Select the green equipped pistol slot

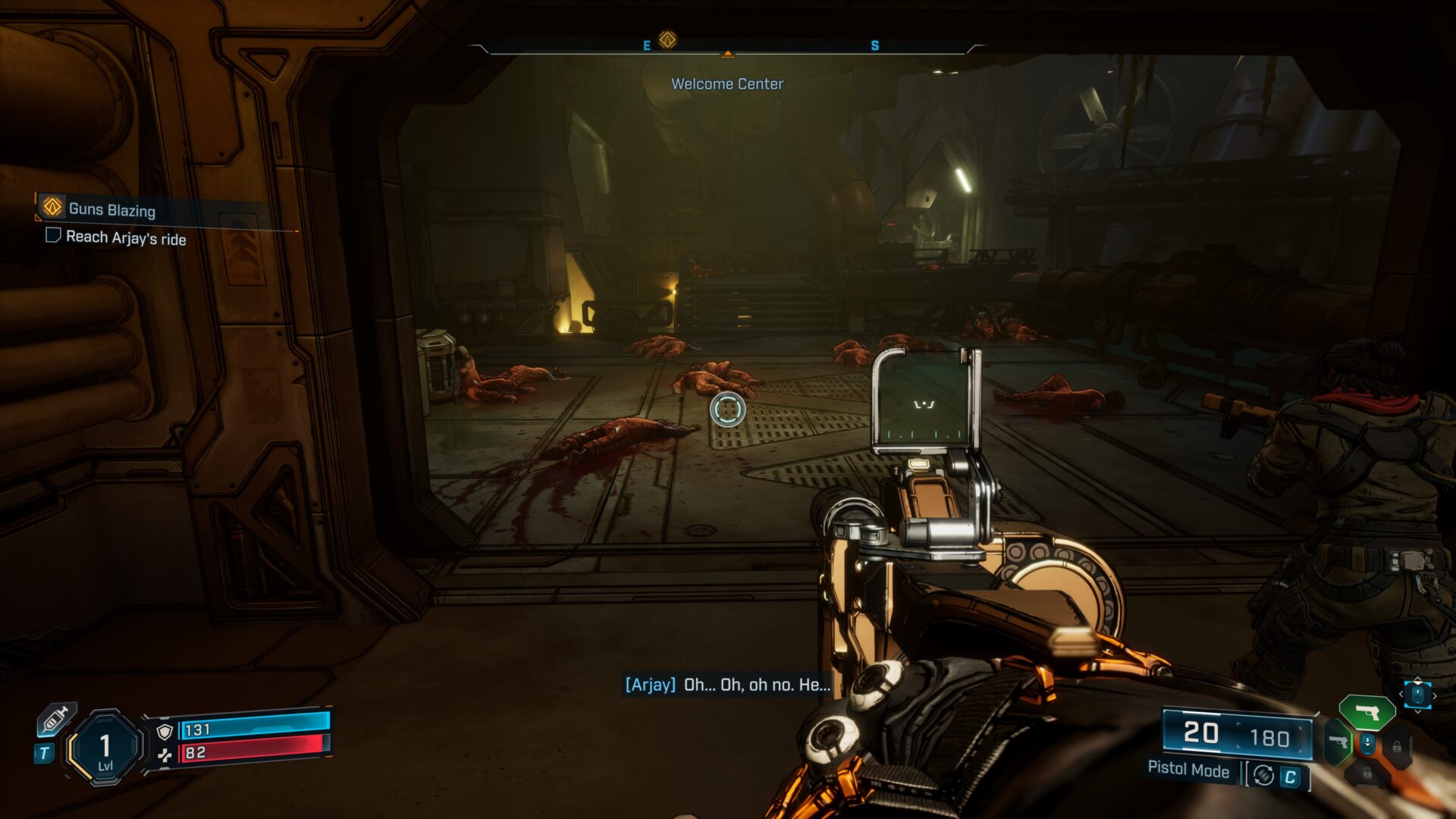[x=1367, y=713]
